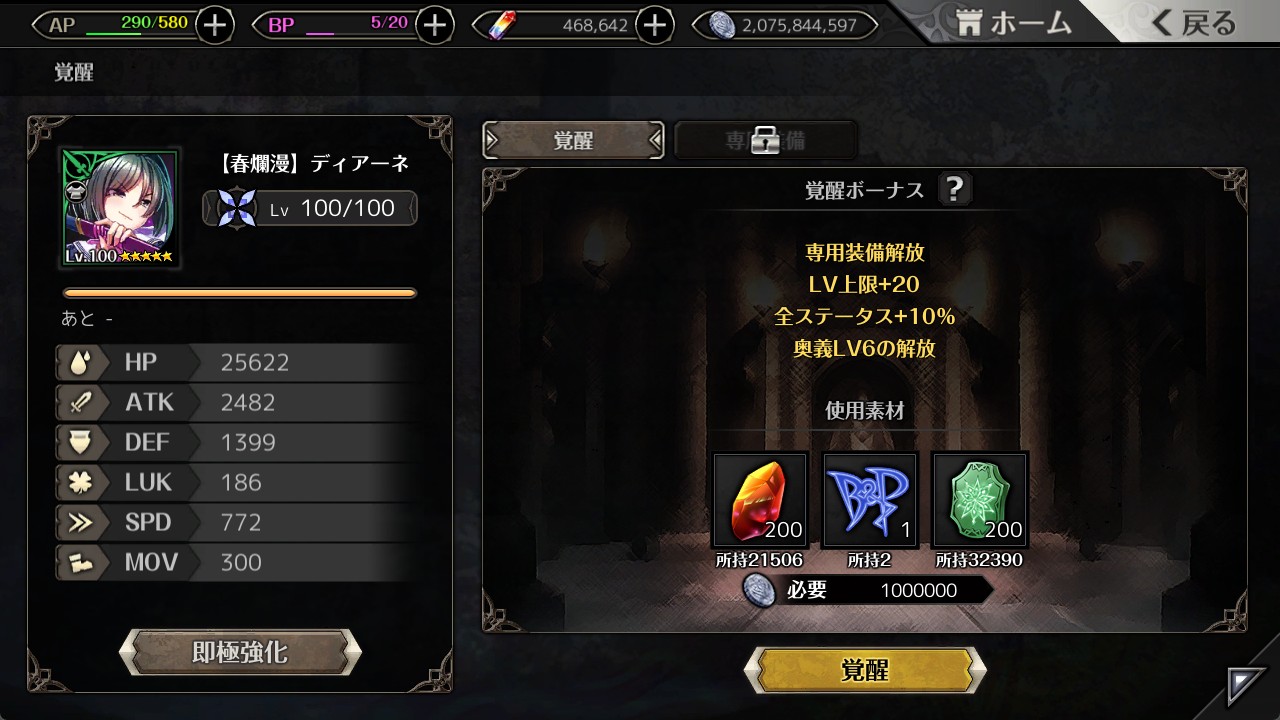Open the 即極強化 instant max enhancement

click(240, 653)
